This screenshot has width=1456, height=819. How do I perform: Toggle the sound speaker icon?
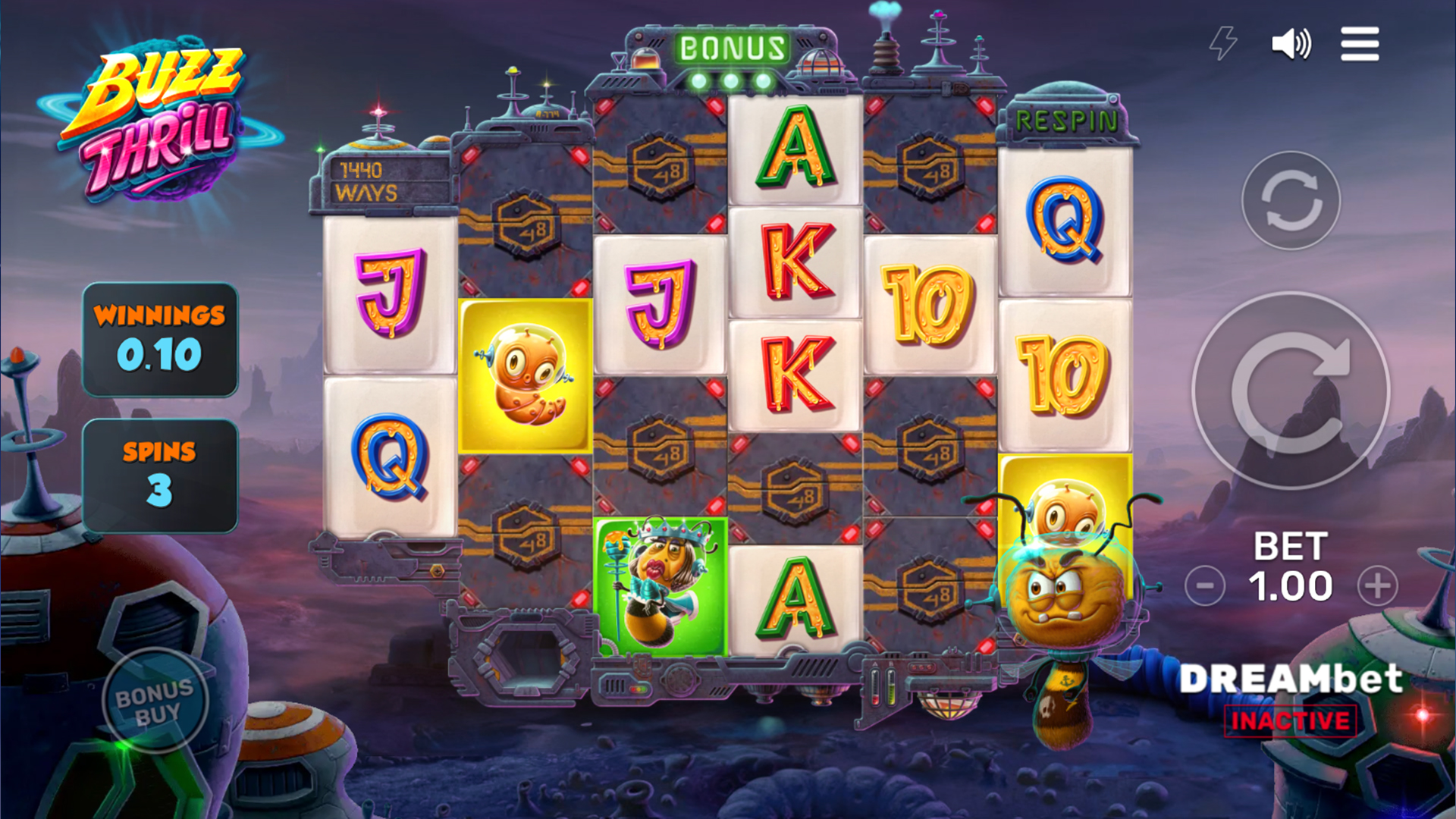[1291, 44]
